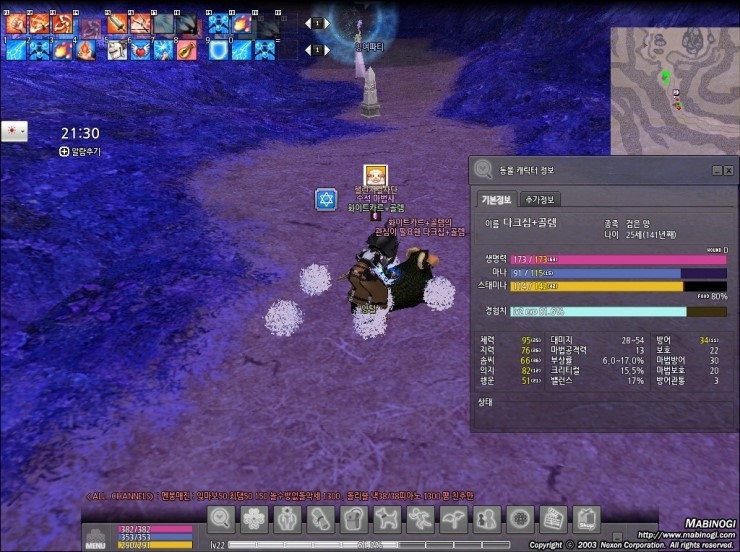This screenshot has height=552, width=740.
Task: Close the pet character info window
Action: point(729,171)
